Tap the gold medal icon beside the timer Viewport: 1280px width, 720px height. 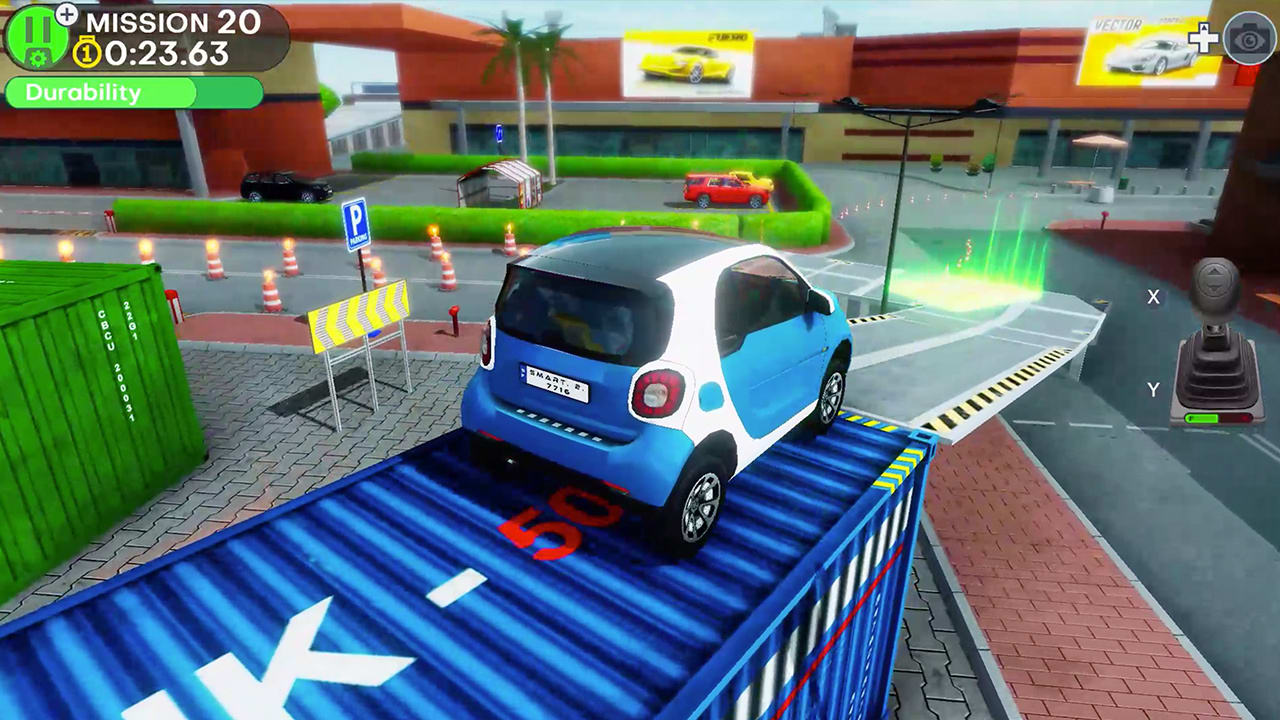tap(88, 51)
